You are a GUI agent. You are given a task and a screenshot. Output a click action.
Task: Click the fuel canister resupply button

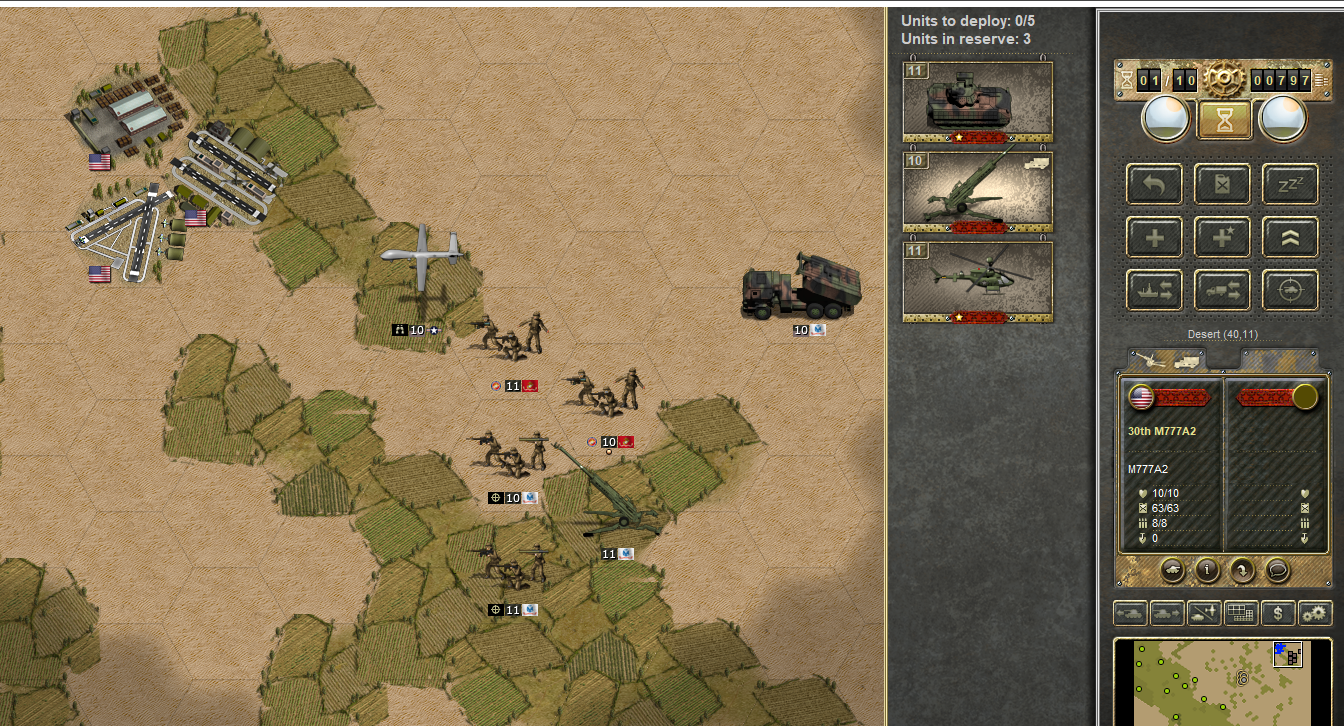(x=1222, y=184)
